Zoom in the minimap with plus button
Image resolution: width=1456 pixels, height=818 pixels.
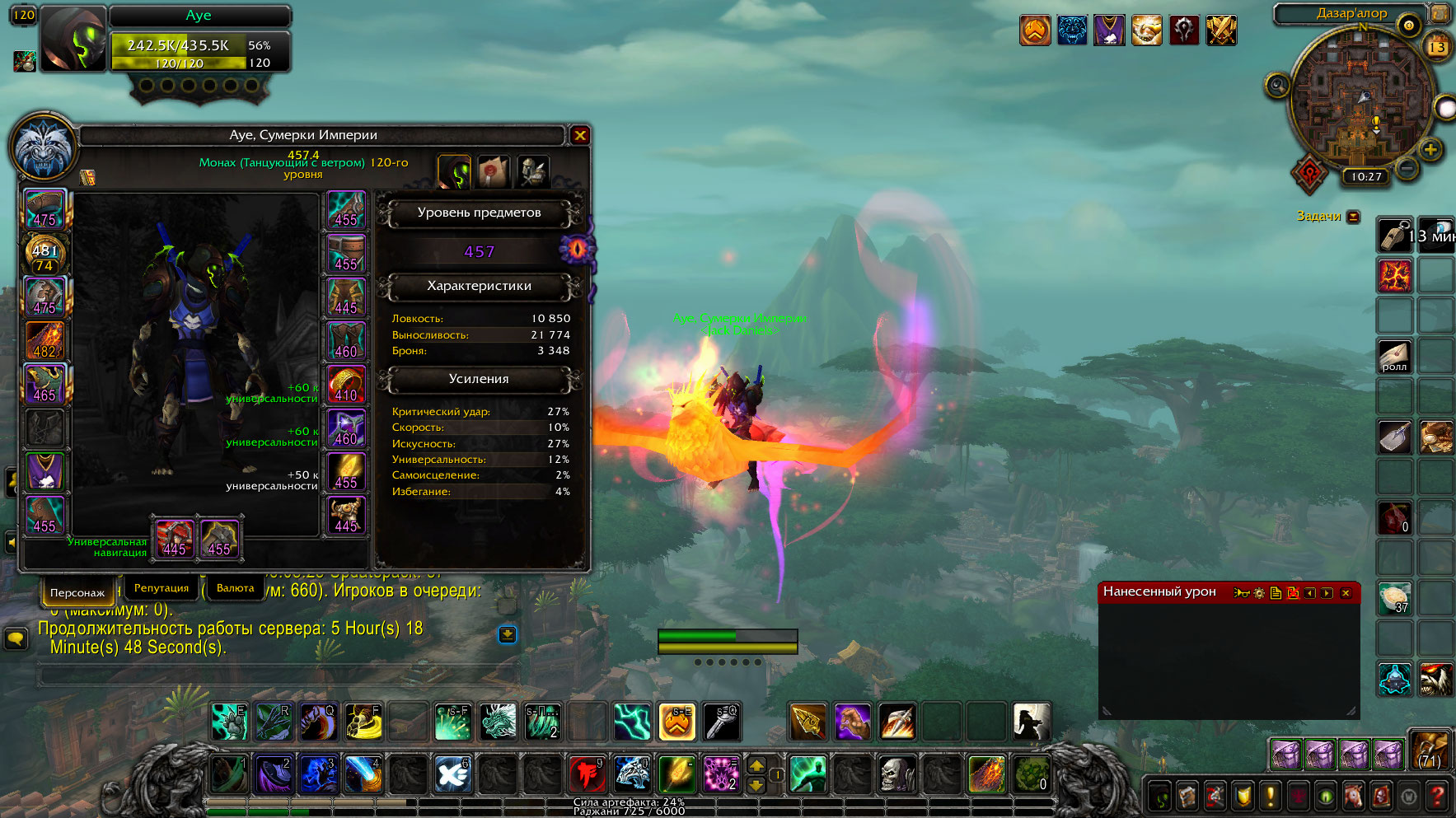point(1430,149)
